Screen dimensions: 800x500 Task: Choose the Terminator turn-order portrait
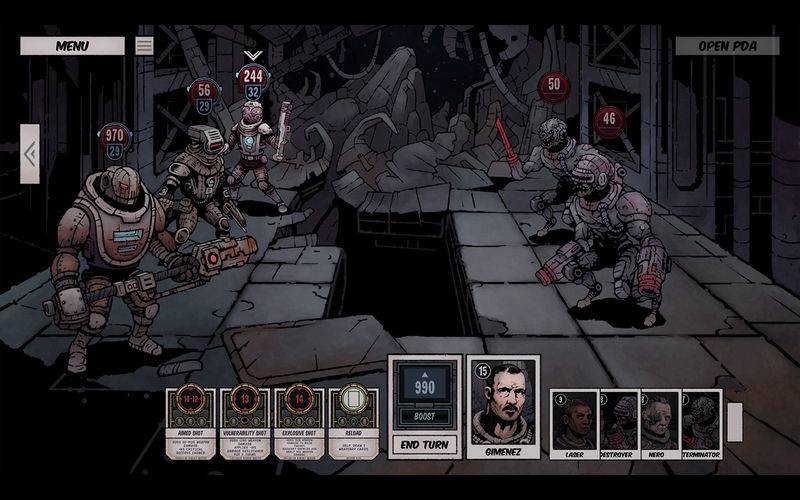700,419
